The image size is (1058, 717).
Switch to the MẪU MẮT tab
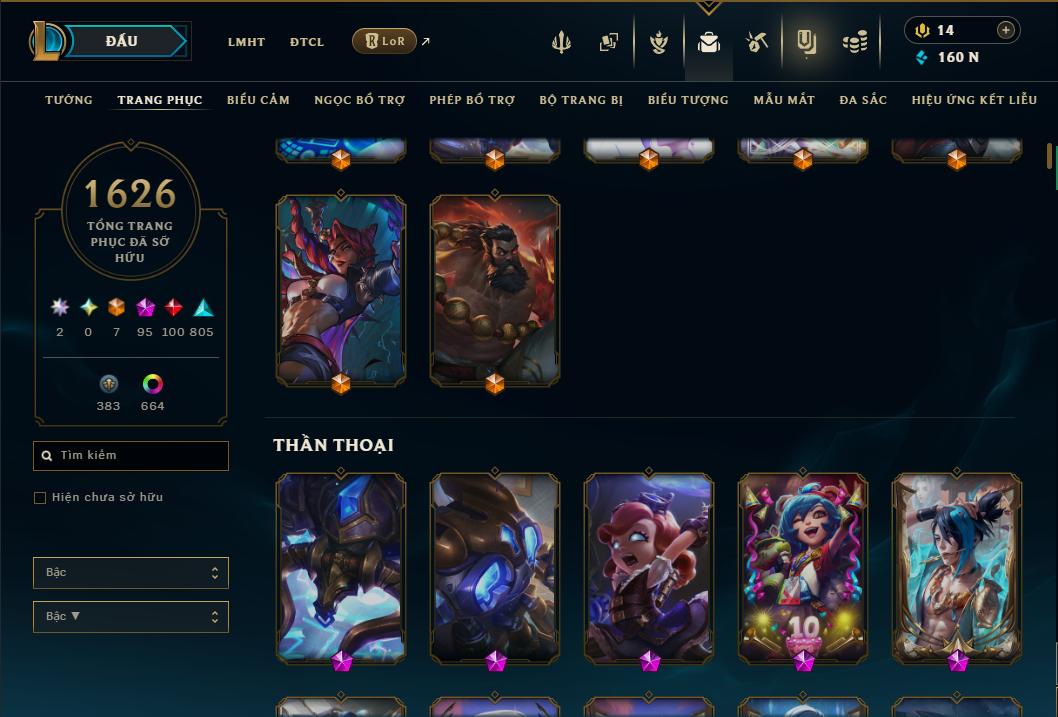tap(784, 100)
